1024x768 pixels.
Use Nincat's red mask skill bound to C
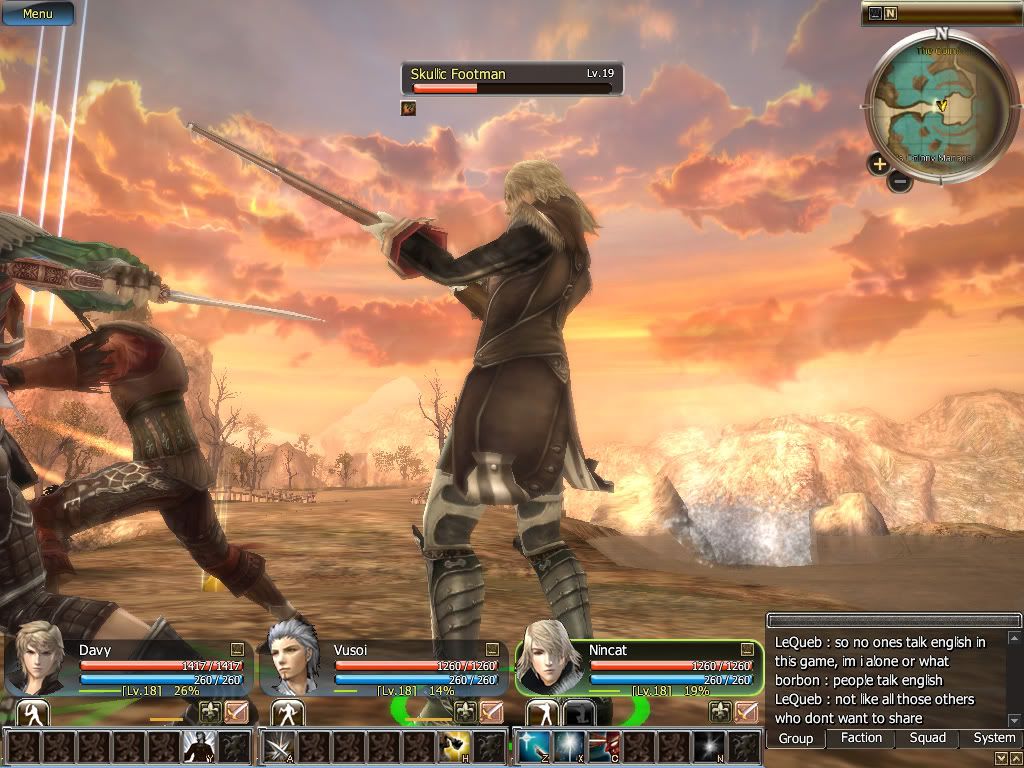click(603, 747)
